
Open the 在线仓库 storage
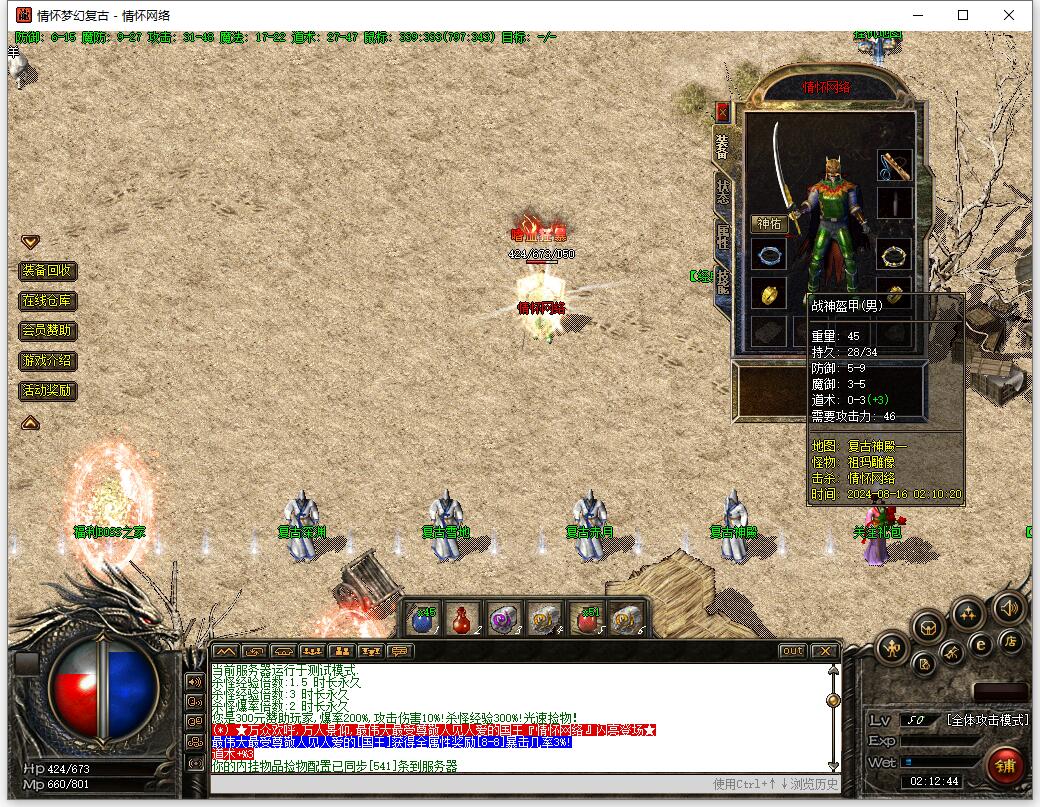coord(47,301)
